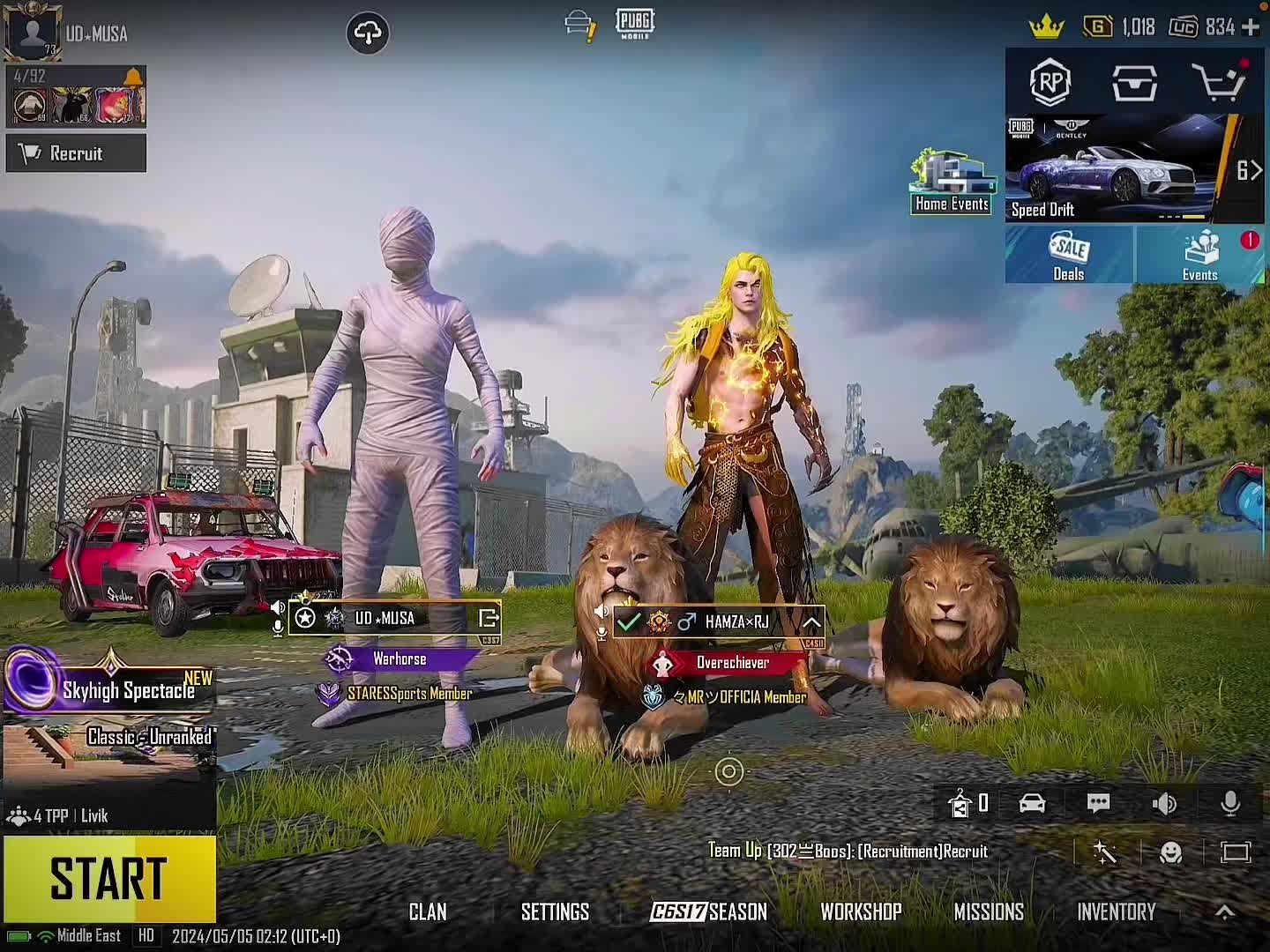Open the INVENTORY menu
This screenshot has width=1270, height=952.
(1116, 911)
